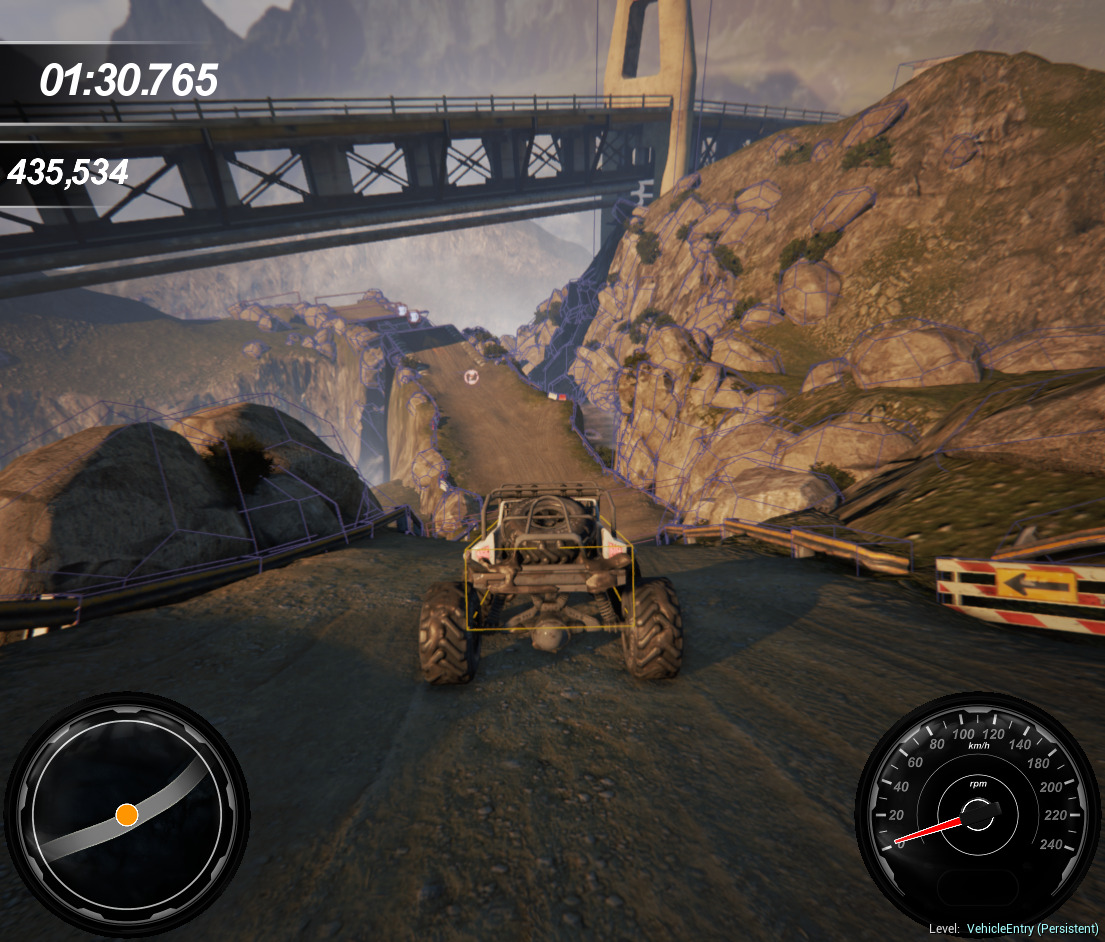1105x942 pixels.
Task: Open the VehicleEntry (Persistent) level link
Action: 1032,929
